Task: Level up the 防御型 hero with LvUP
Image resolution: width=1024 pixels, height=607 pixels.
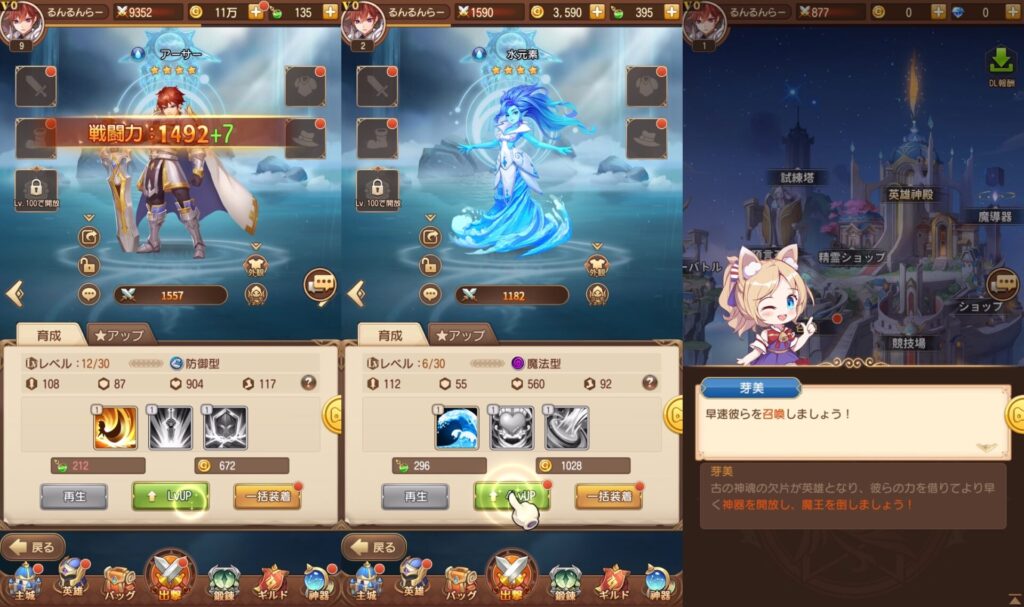Action: pyautogui.click(x=170, y=495)
